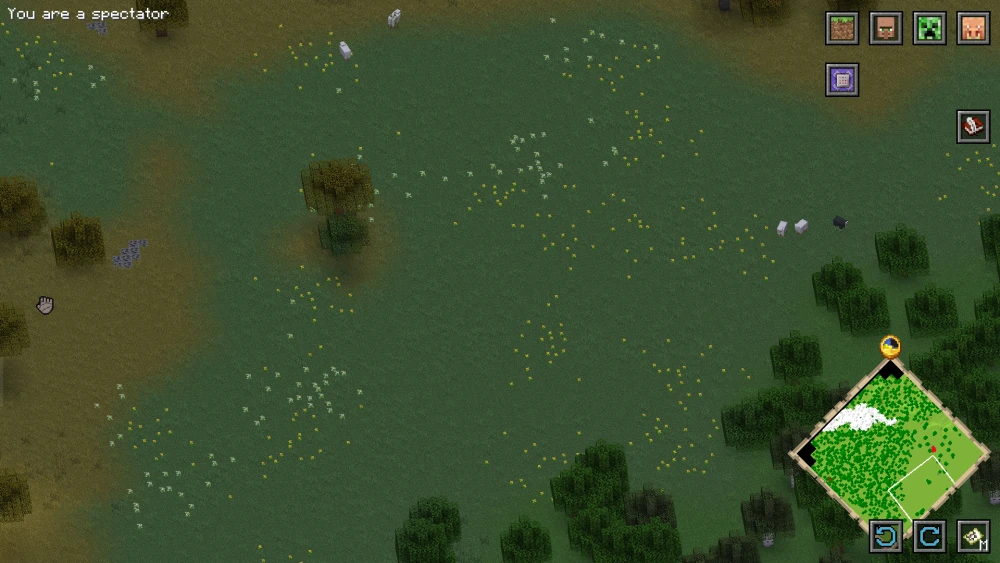
Task: Open the purple command block icon
Action: [x=842, y=80]
